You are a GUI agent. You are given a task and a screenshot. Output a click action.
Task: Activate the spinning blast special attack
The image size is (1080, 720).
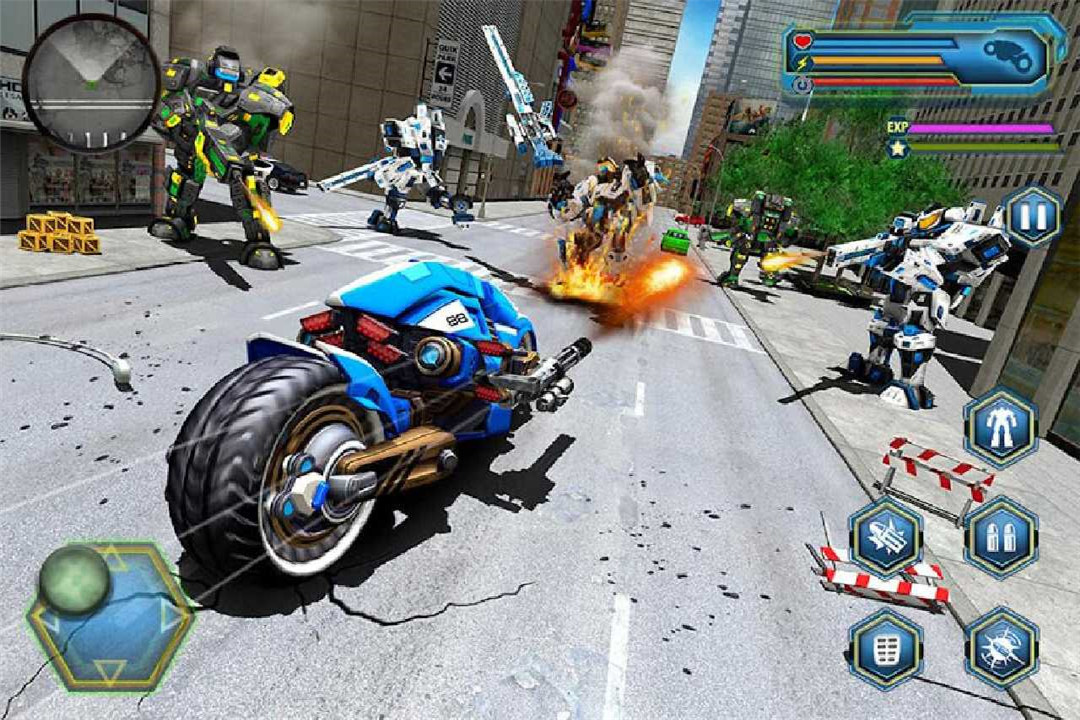point(1000,647)
